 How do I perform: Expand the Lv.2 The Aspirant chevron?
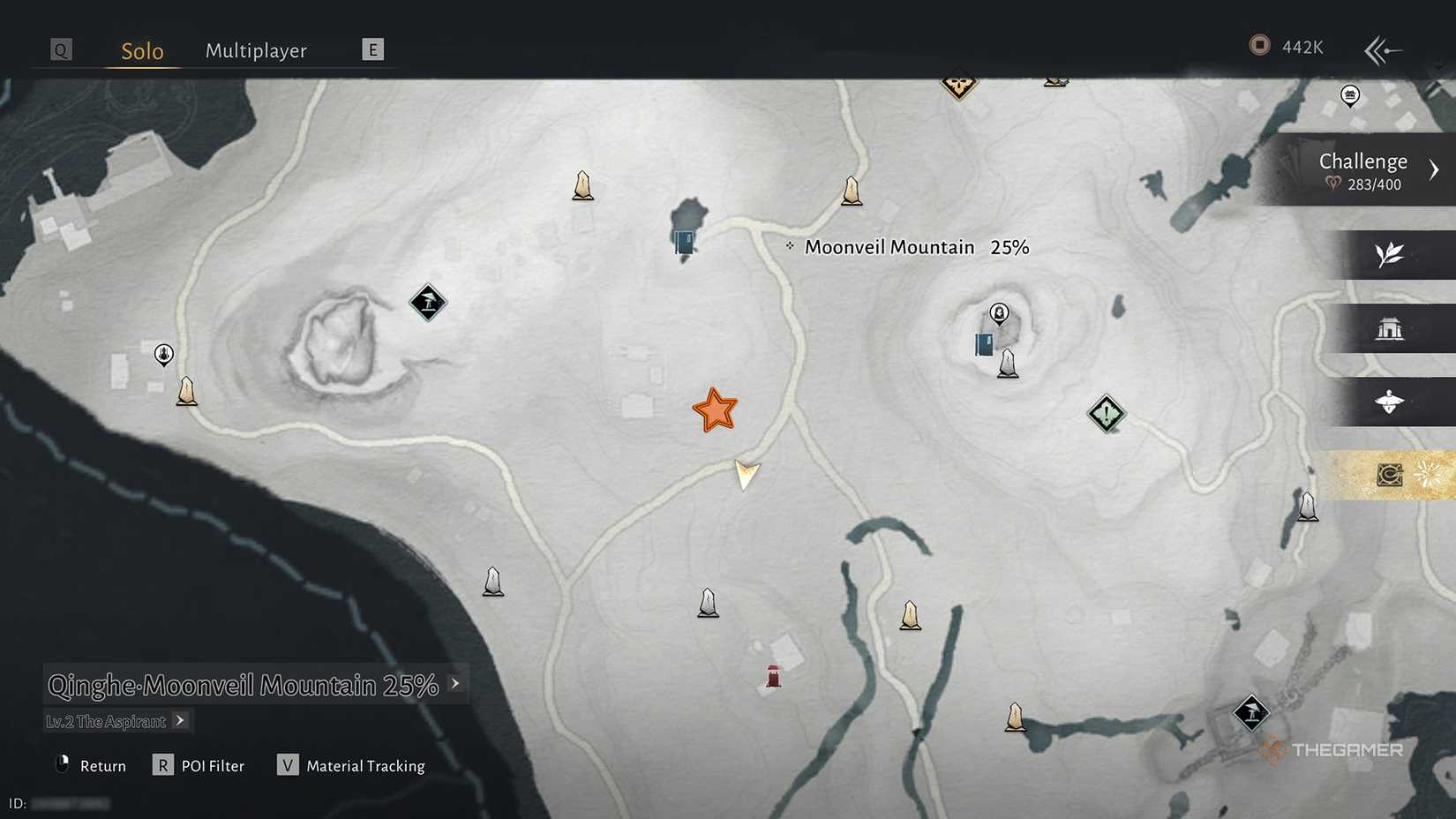pyautogui.click(x=181, y=721)
